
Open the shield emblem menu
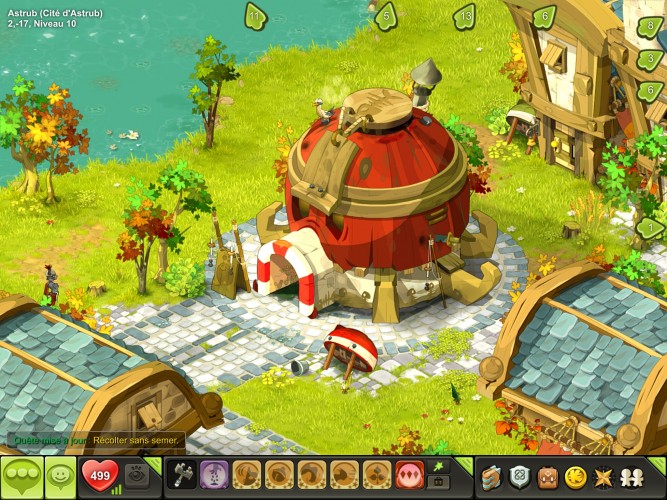(519, 476)
